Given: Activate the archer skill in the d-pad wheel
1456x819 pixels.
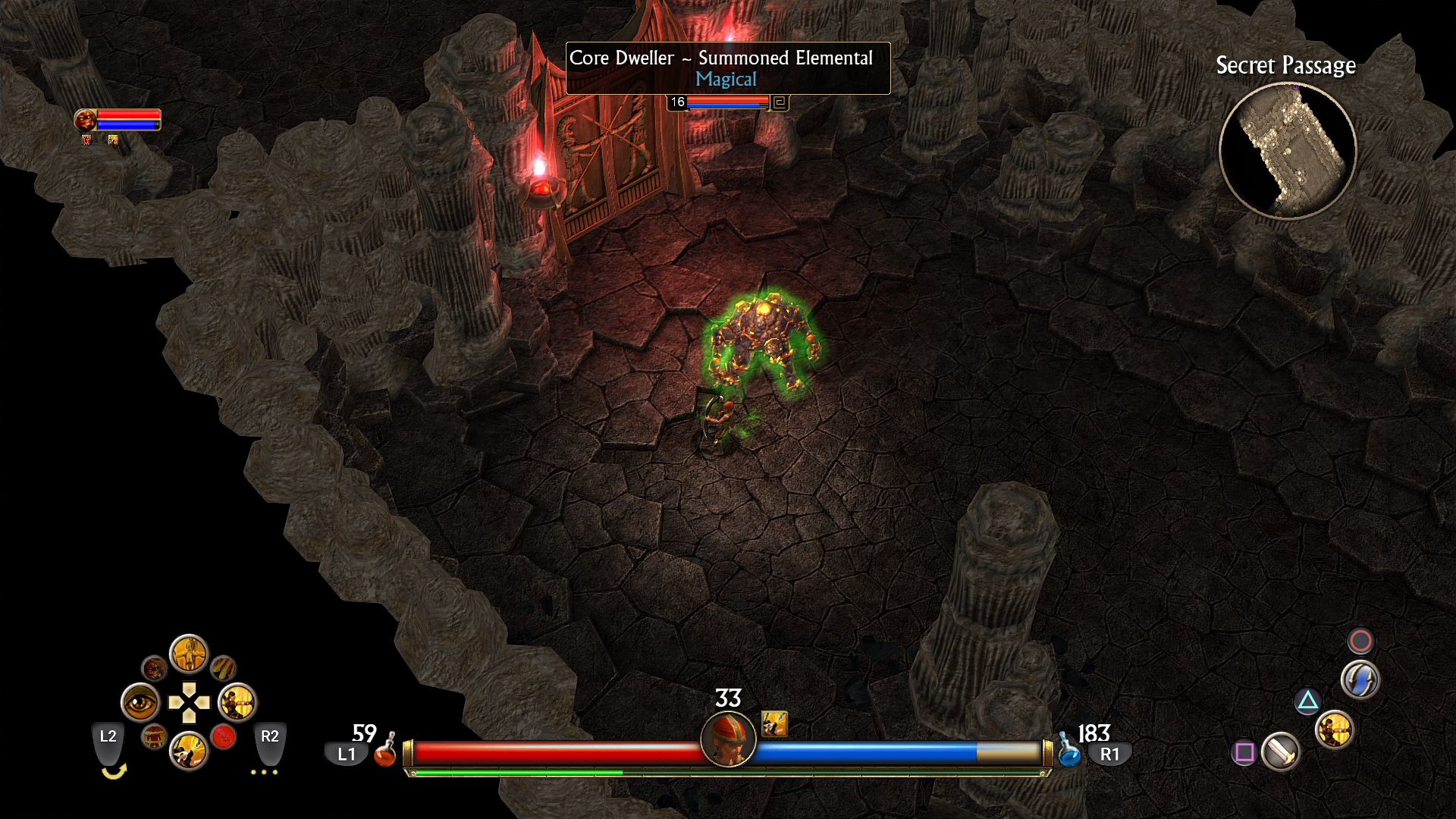Looking at the screenshot, I should 237,703.
